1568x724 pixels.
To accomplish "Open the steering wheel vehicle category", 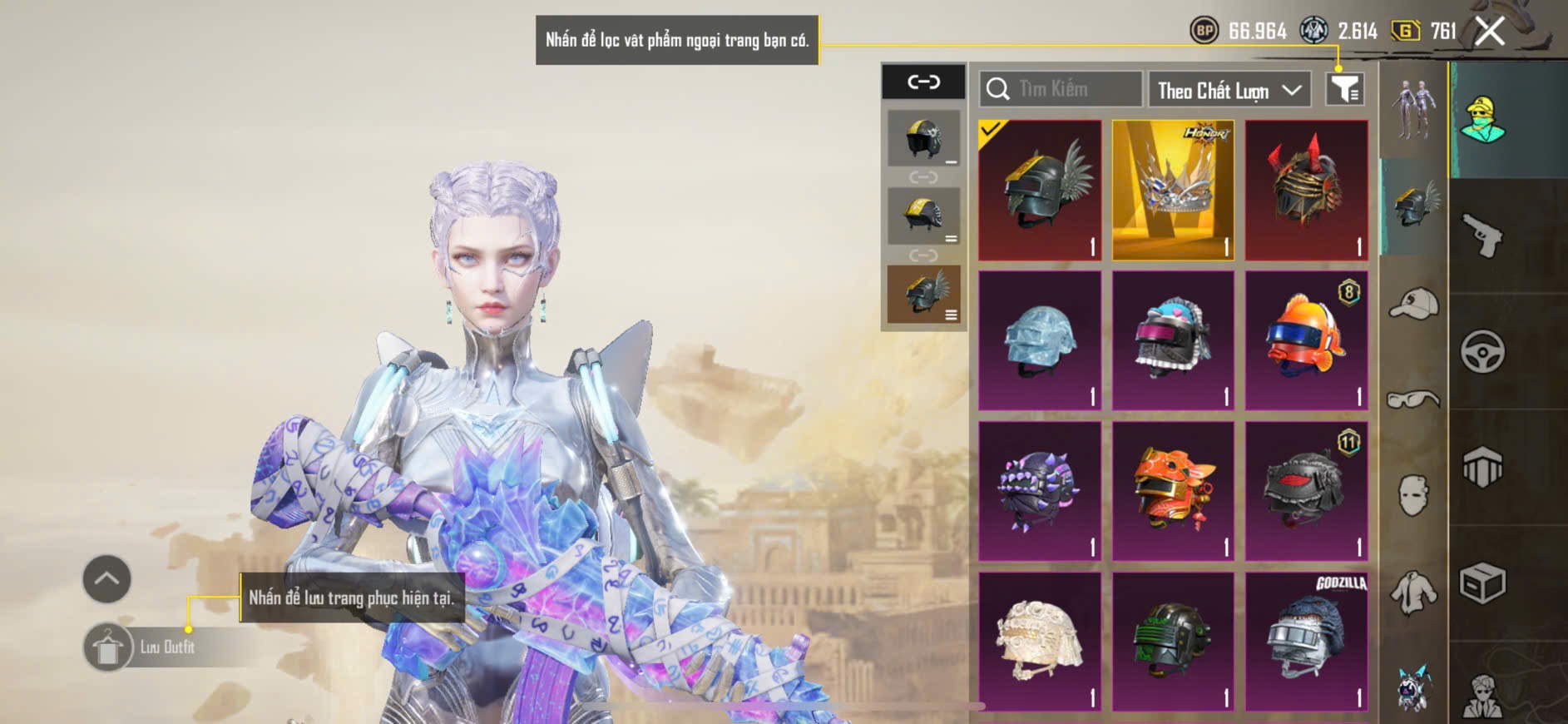I will pyautogui.click(x=1483, y=352).
